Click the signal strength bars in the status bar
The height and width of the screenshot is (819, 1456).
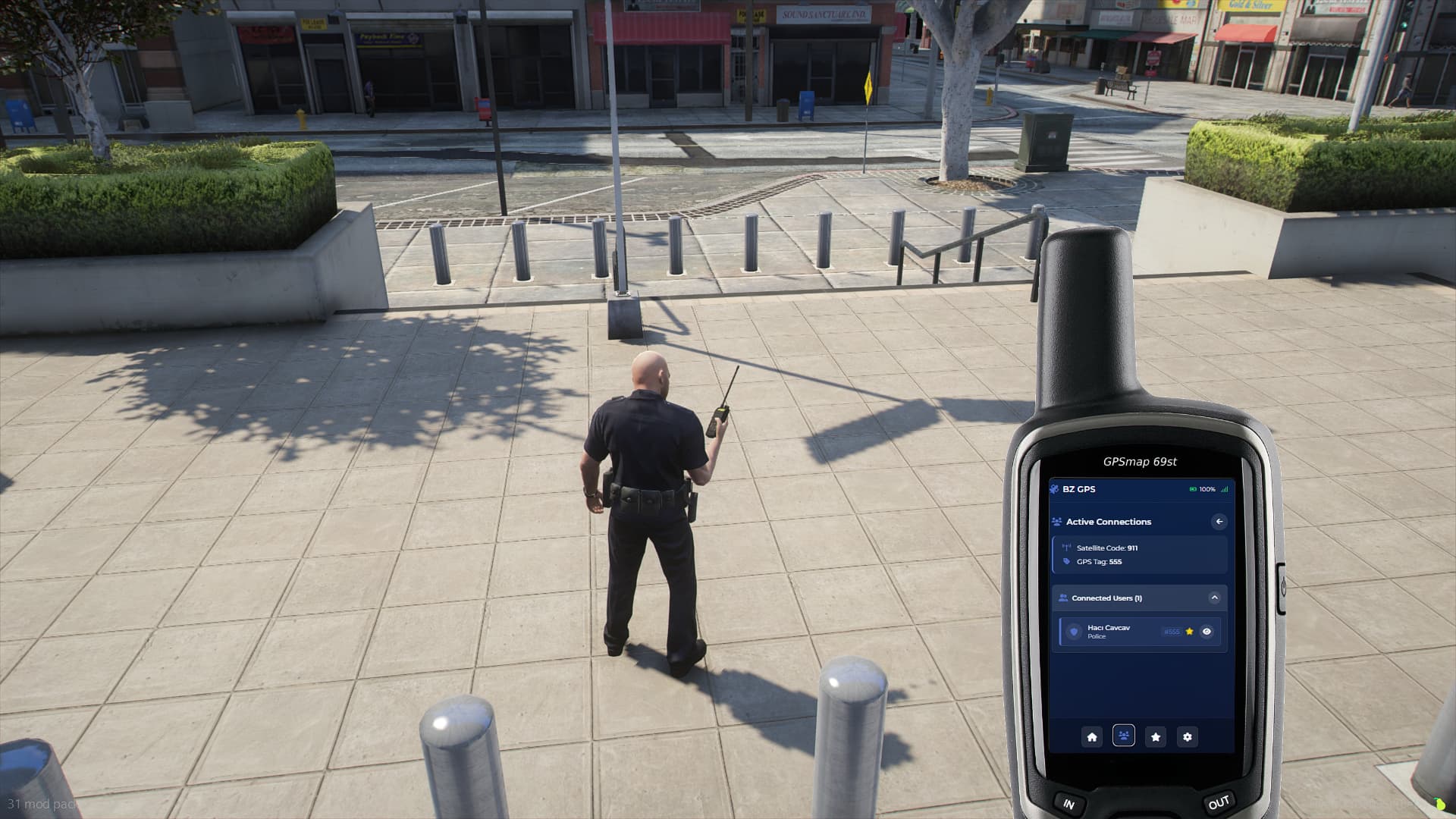[1224, 489]
